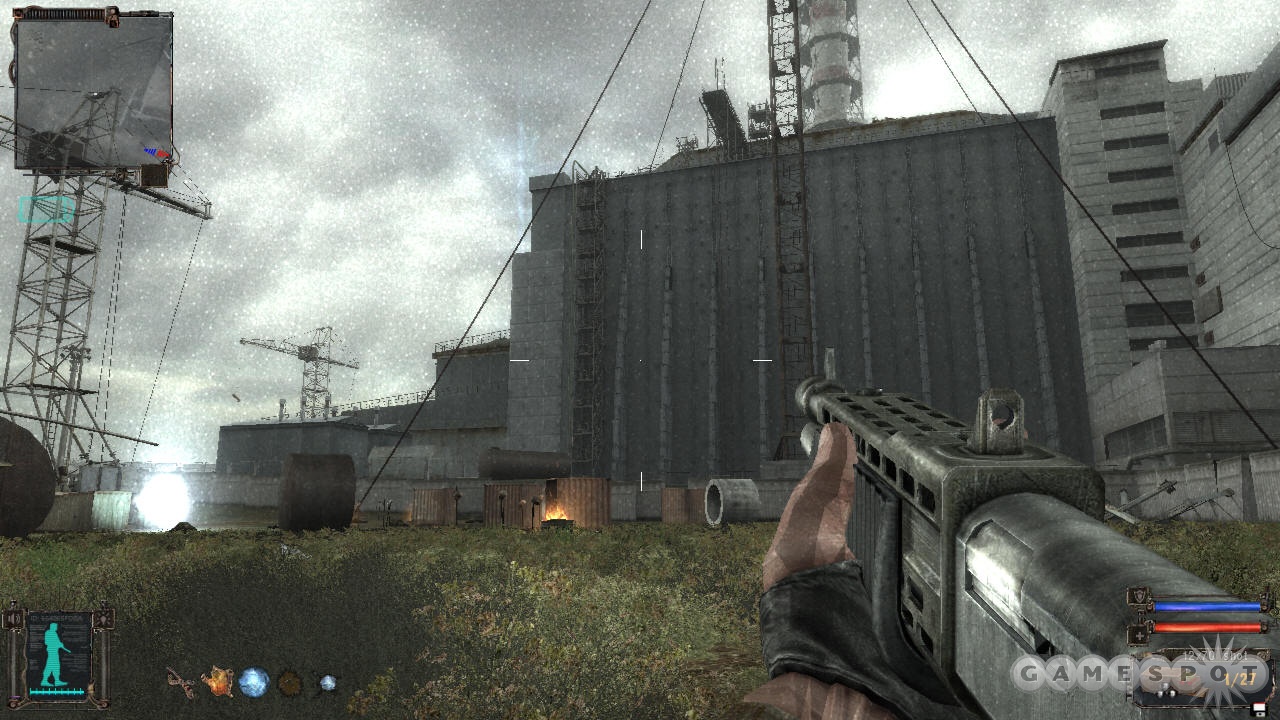
Task: Click the shield armor icon
Action: pyautogui.click(x=1139, y=599)
